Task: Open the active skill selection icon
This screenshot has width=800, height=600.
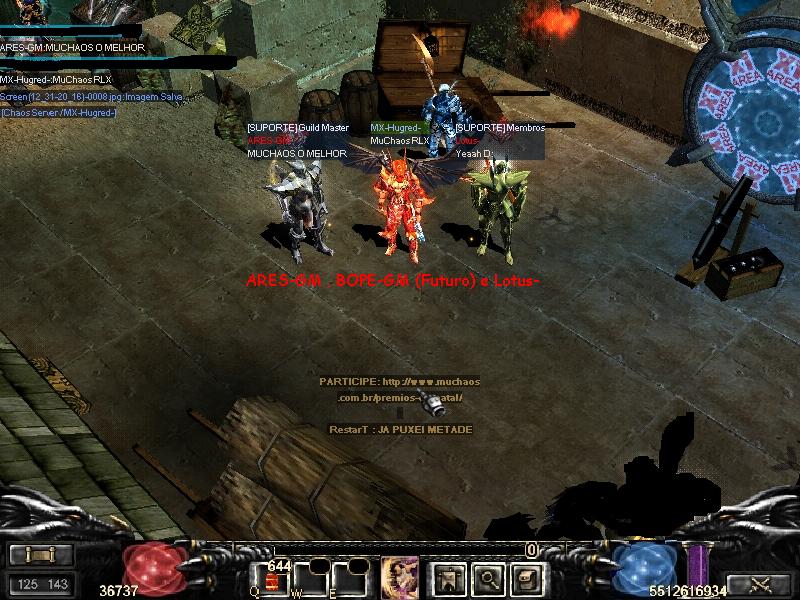Action: tap(399, 577)
